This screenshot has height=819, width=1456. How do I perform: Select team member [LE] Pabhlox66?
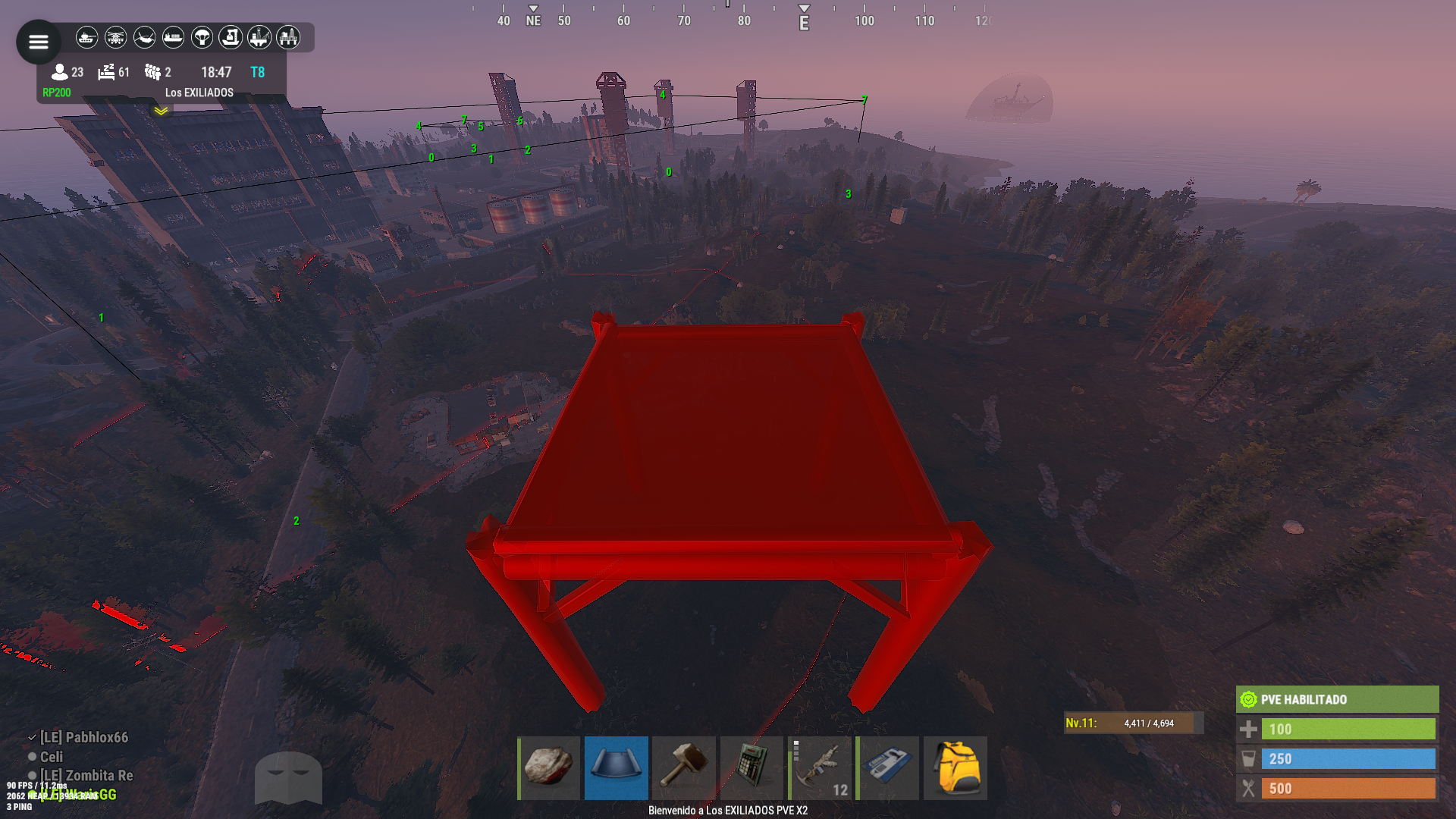click(83, 737)
